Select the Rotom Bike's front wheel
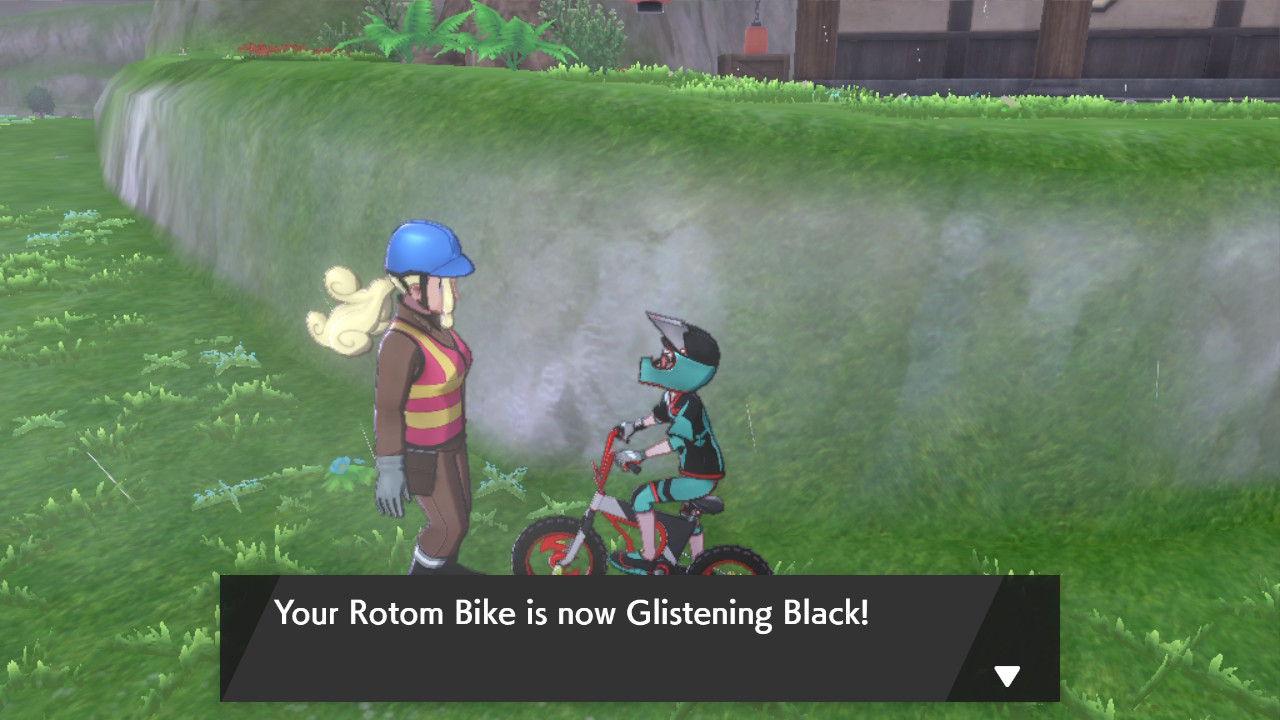1280x720 pixels. pyautogui.click(x=556, y=550)
